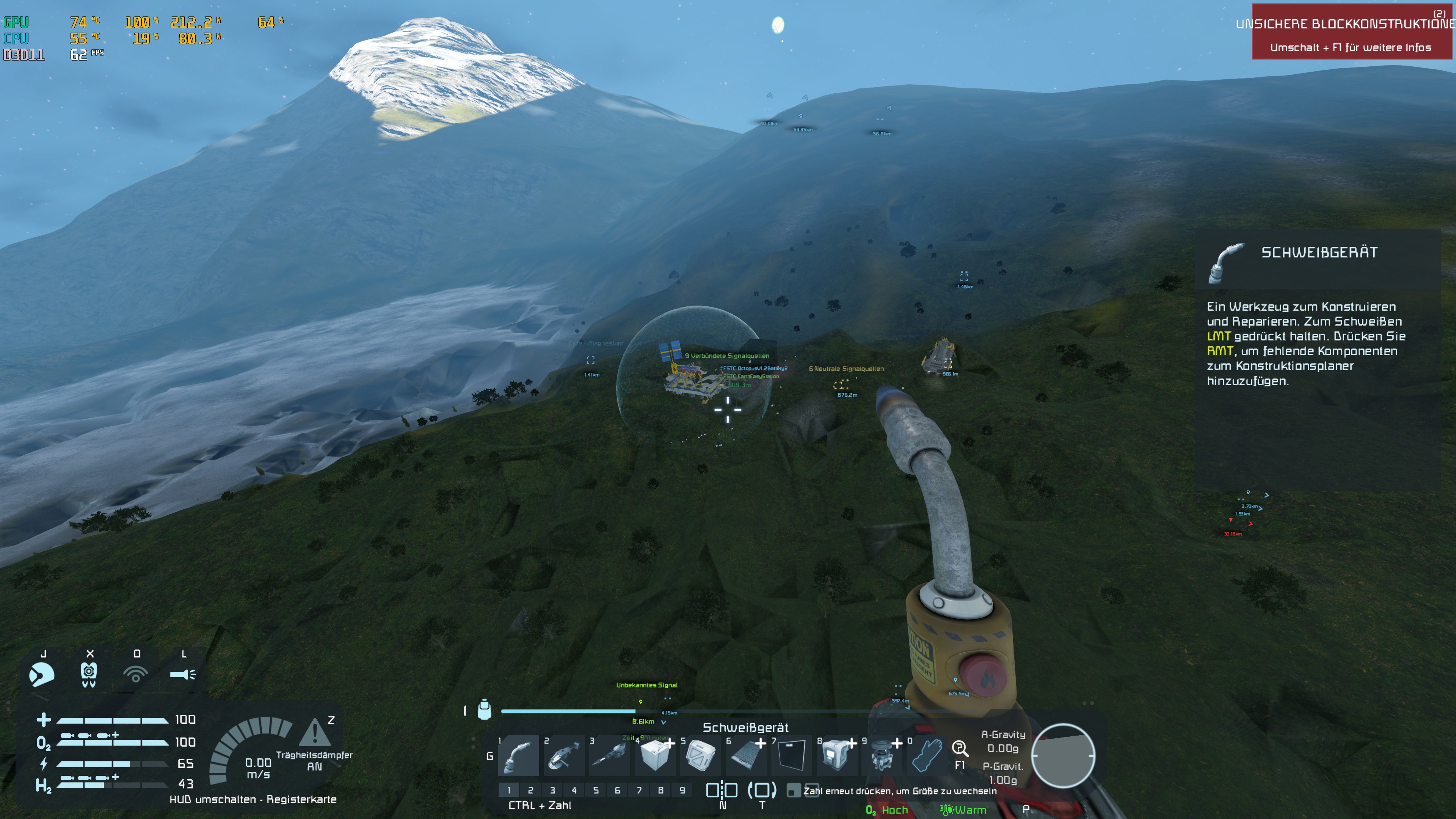
Task: Open help via the magnifier question icon
Action: pyautogui.click(x=960, y=749)
